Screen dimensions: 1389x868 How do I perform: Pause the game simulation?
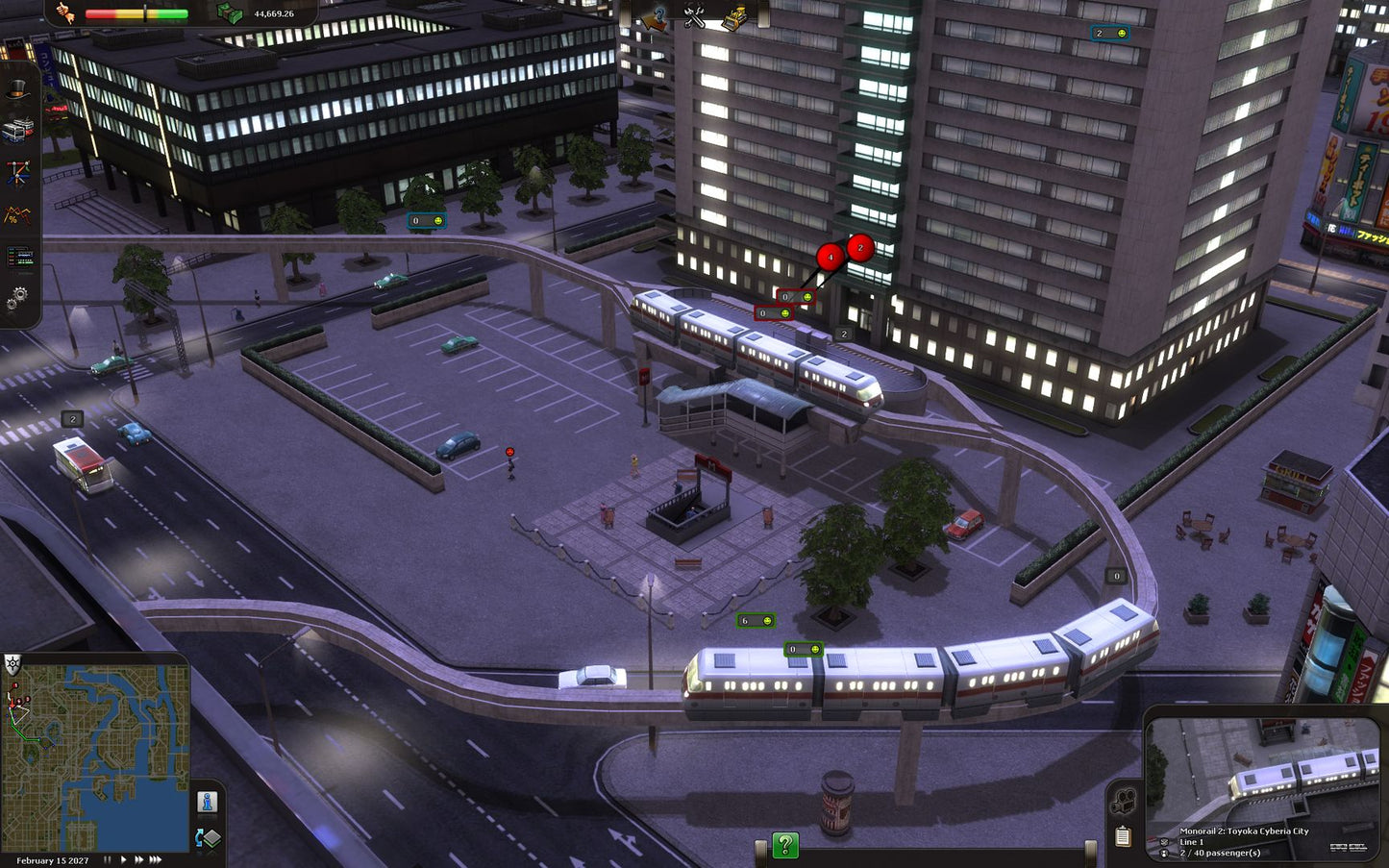click(108, 860)
